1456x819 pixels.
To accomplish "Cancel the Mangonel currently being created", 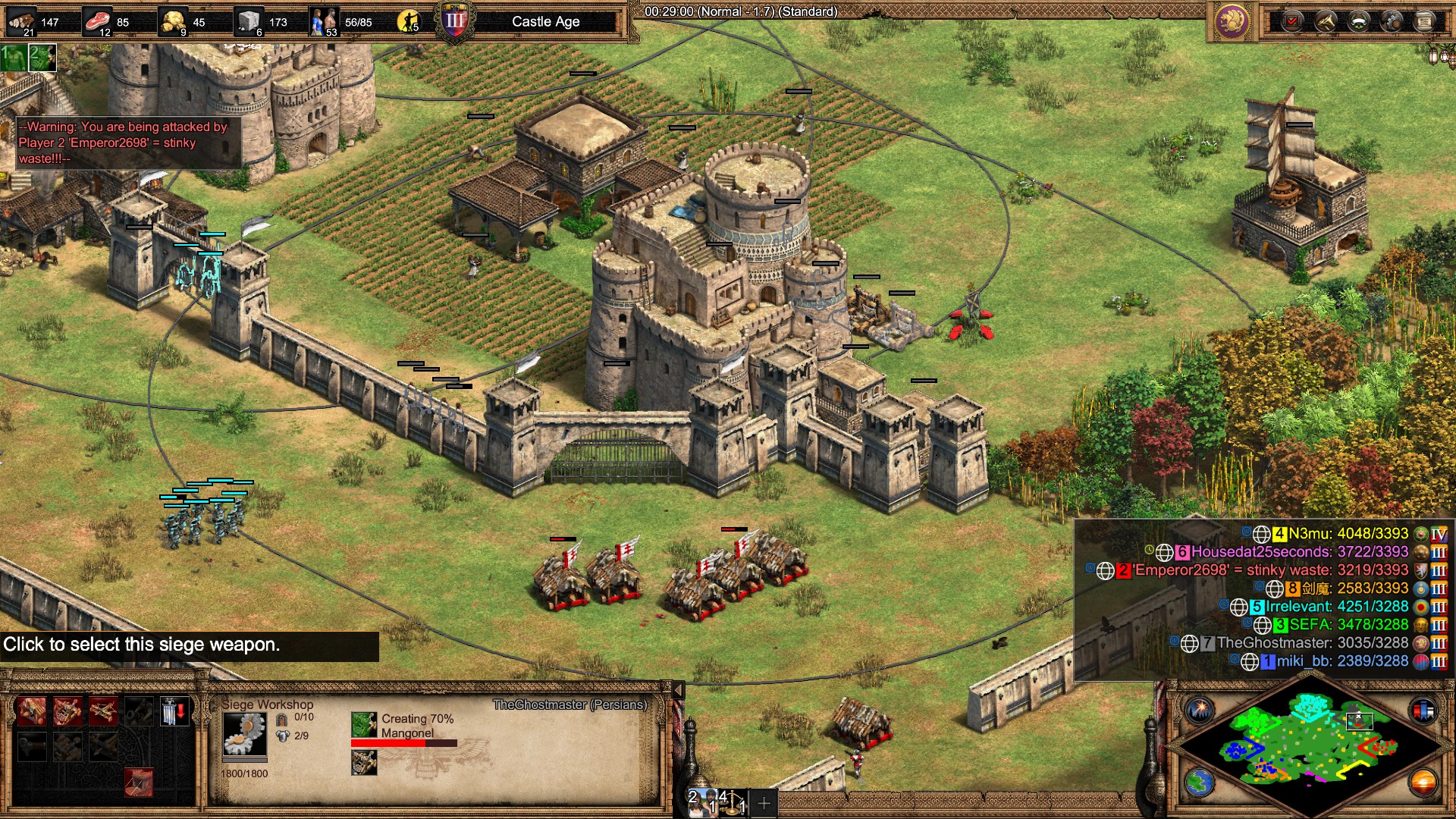I will [364, 725].
